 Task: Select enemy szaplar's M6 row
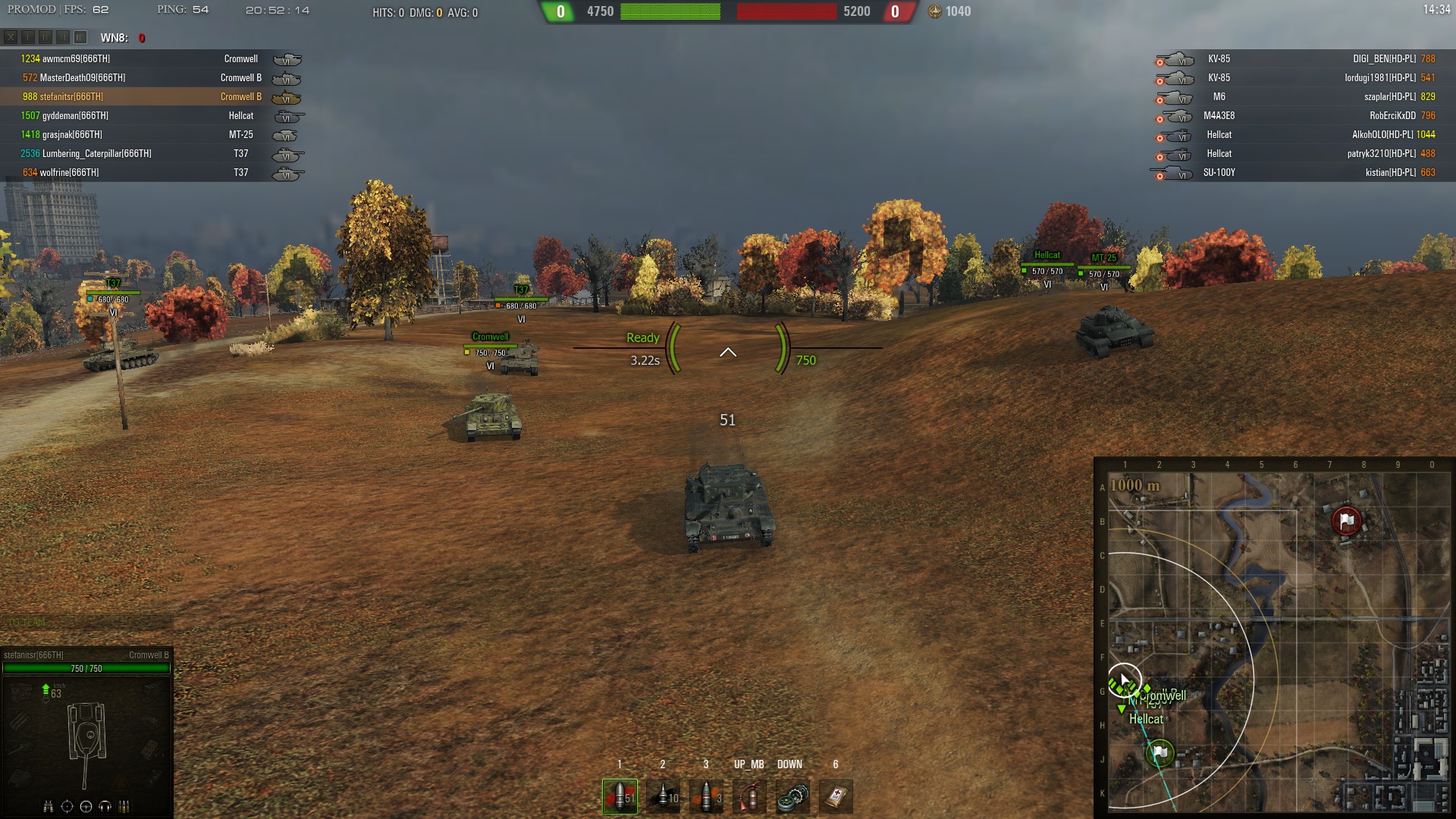[x=1297, y=97]
